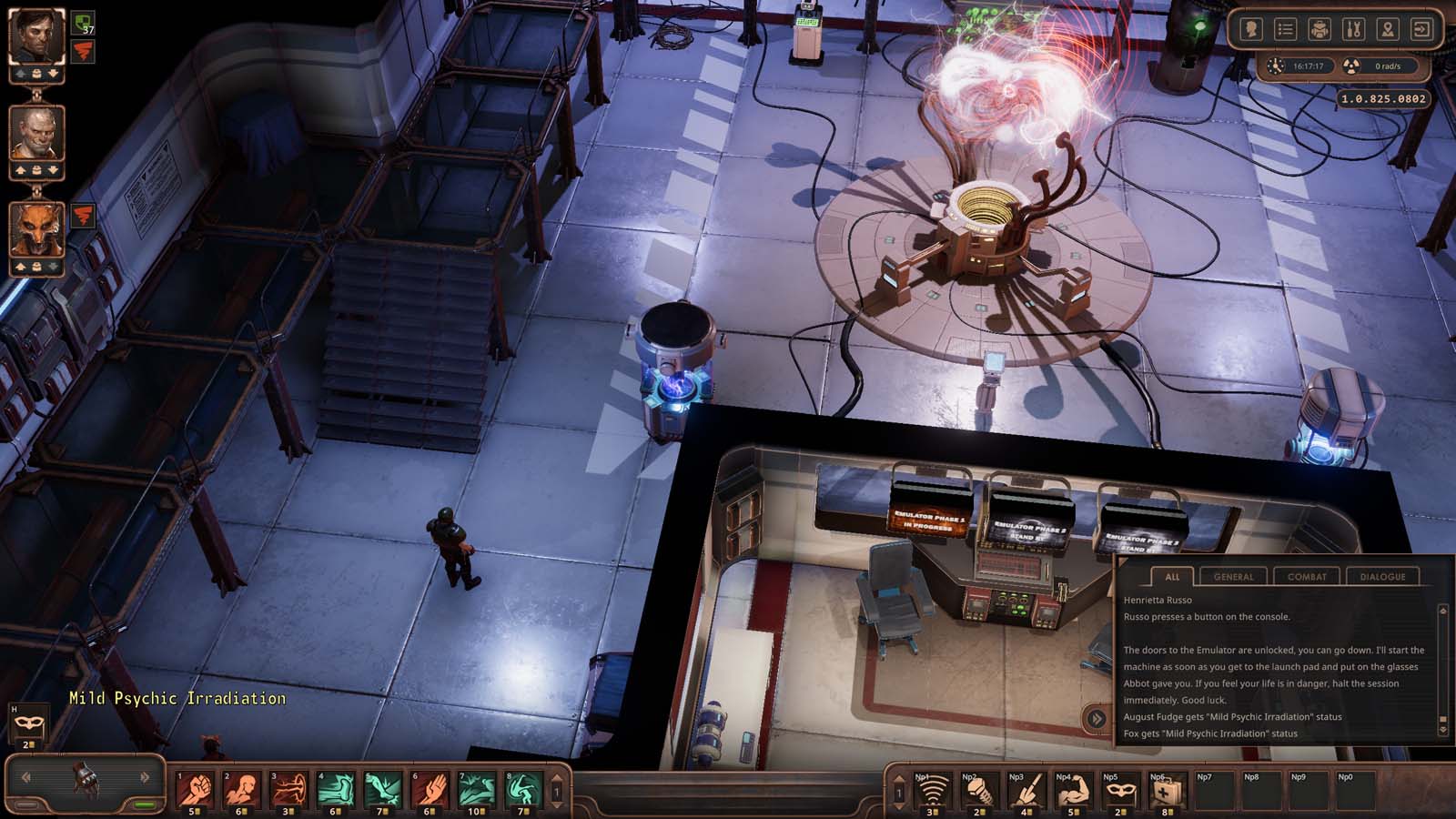Viewport: 1456px width, 819px height.
Task: Open the map marker screen
Action: 1387,30
